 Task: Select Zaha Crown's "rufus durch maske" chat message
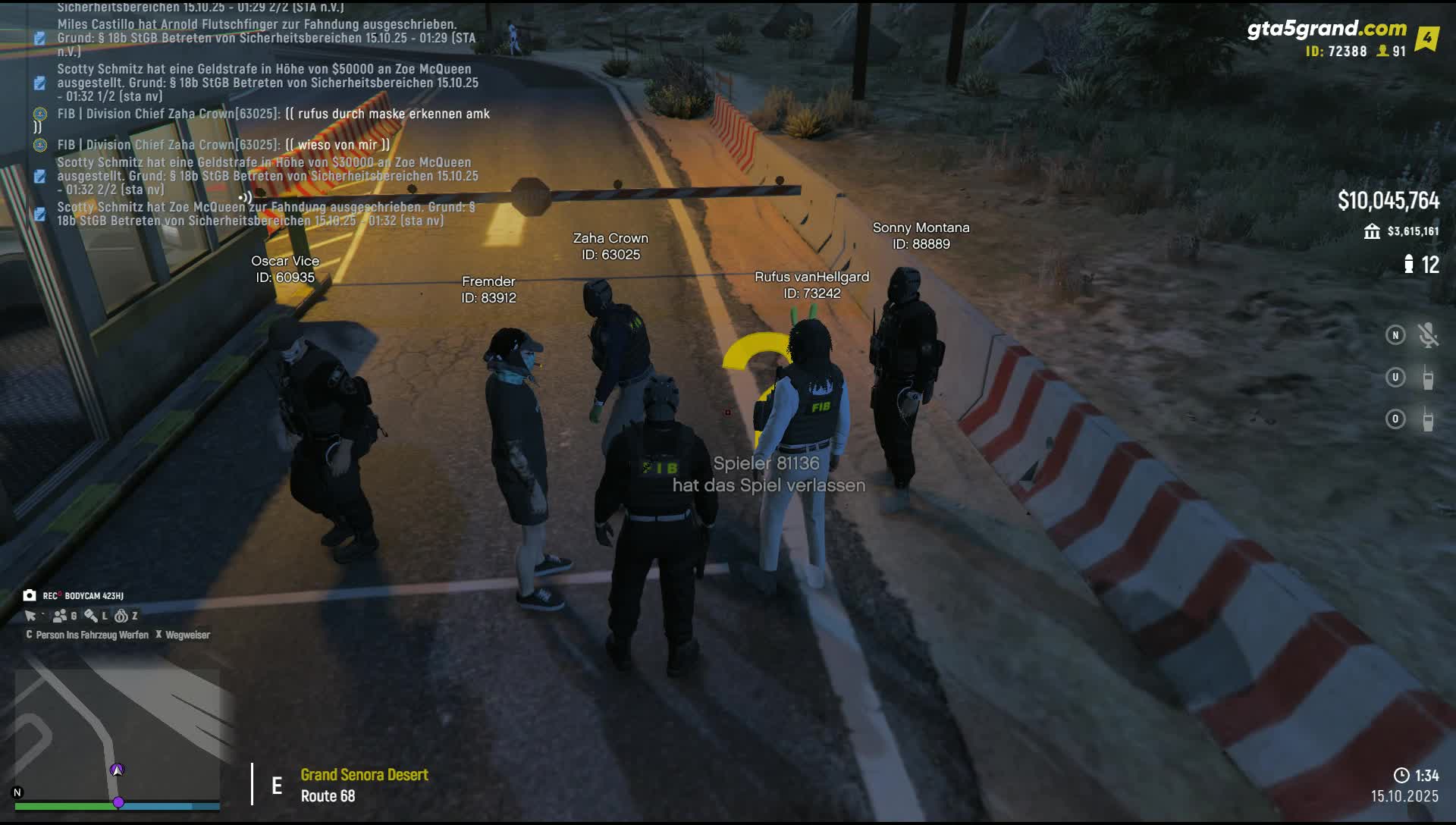(273, 114)
